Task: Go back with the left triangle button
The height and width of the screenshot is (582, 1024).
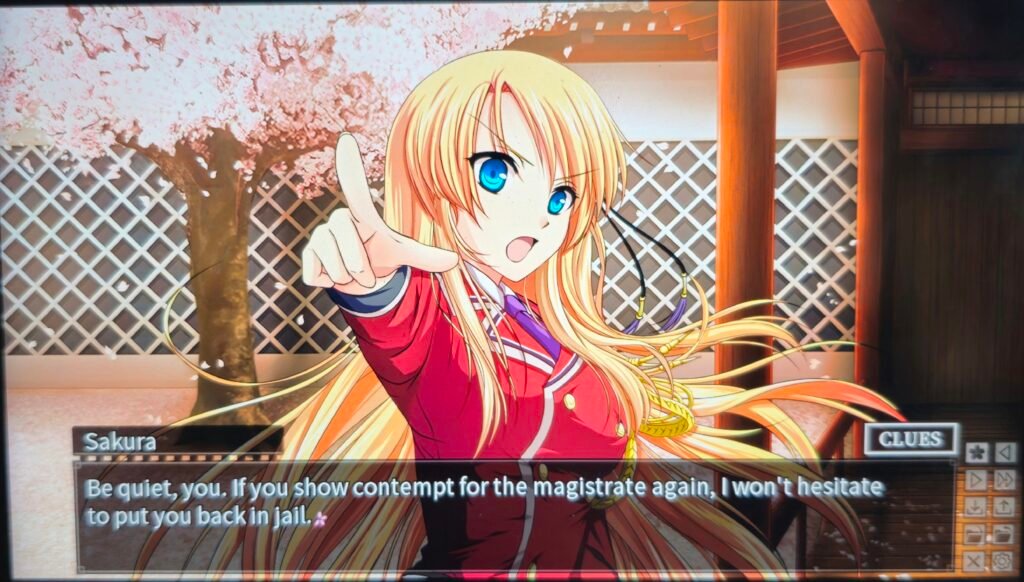Action: (1004, 453)
